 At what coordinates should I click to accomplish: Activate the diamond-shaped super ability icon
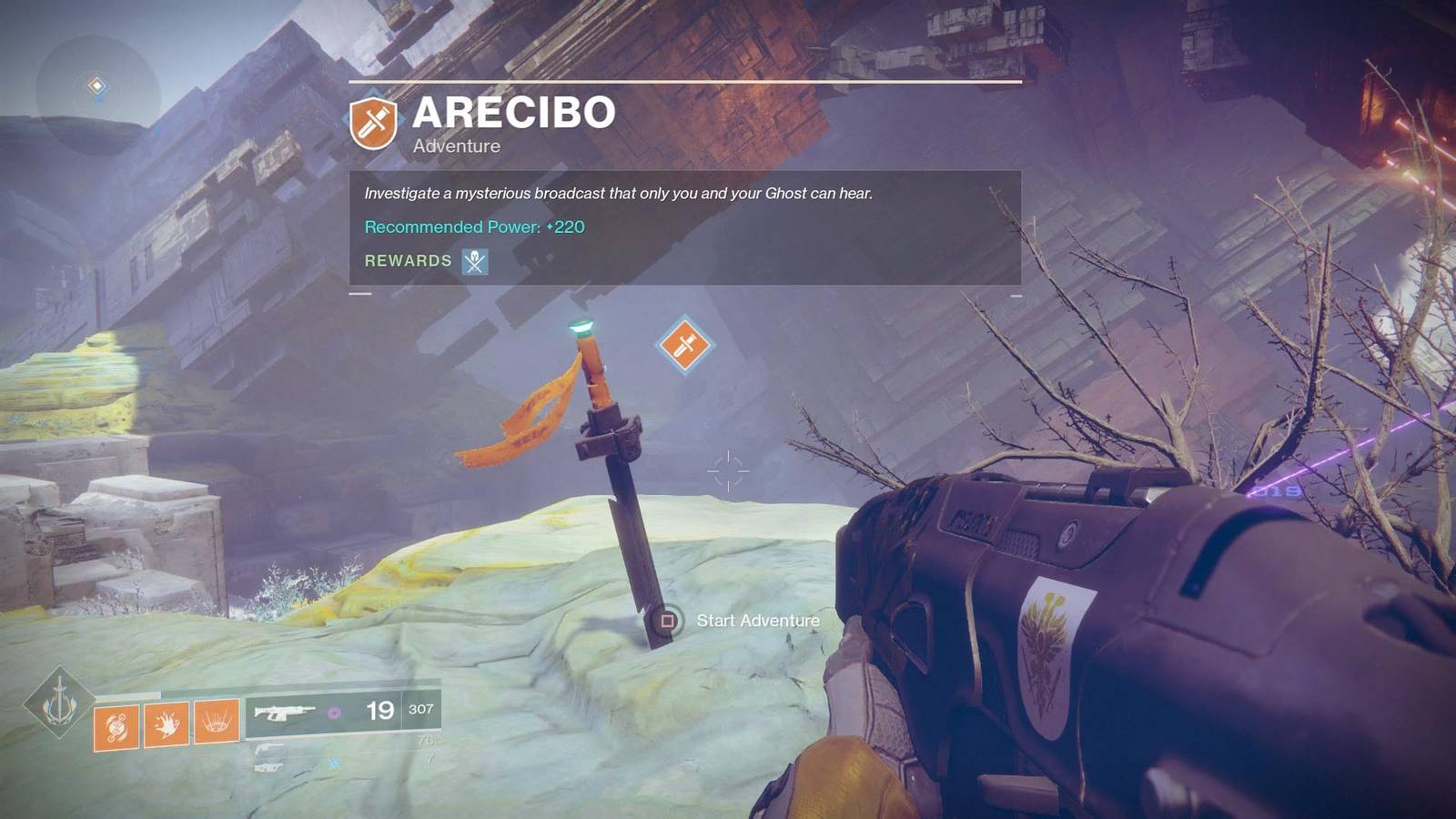[59, 703]
